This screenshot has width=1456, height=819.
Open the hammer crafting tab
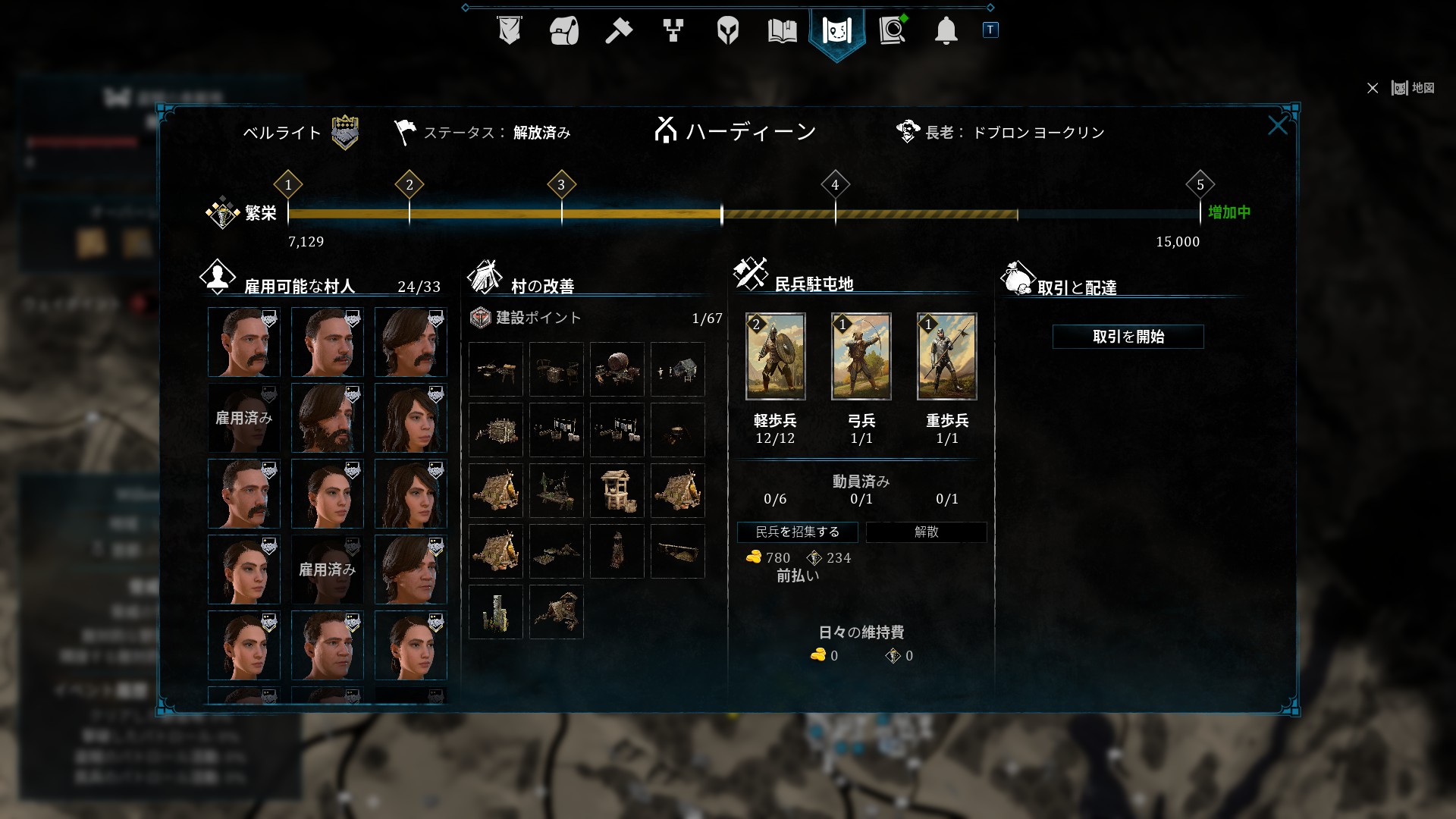618,31
